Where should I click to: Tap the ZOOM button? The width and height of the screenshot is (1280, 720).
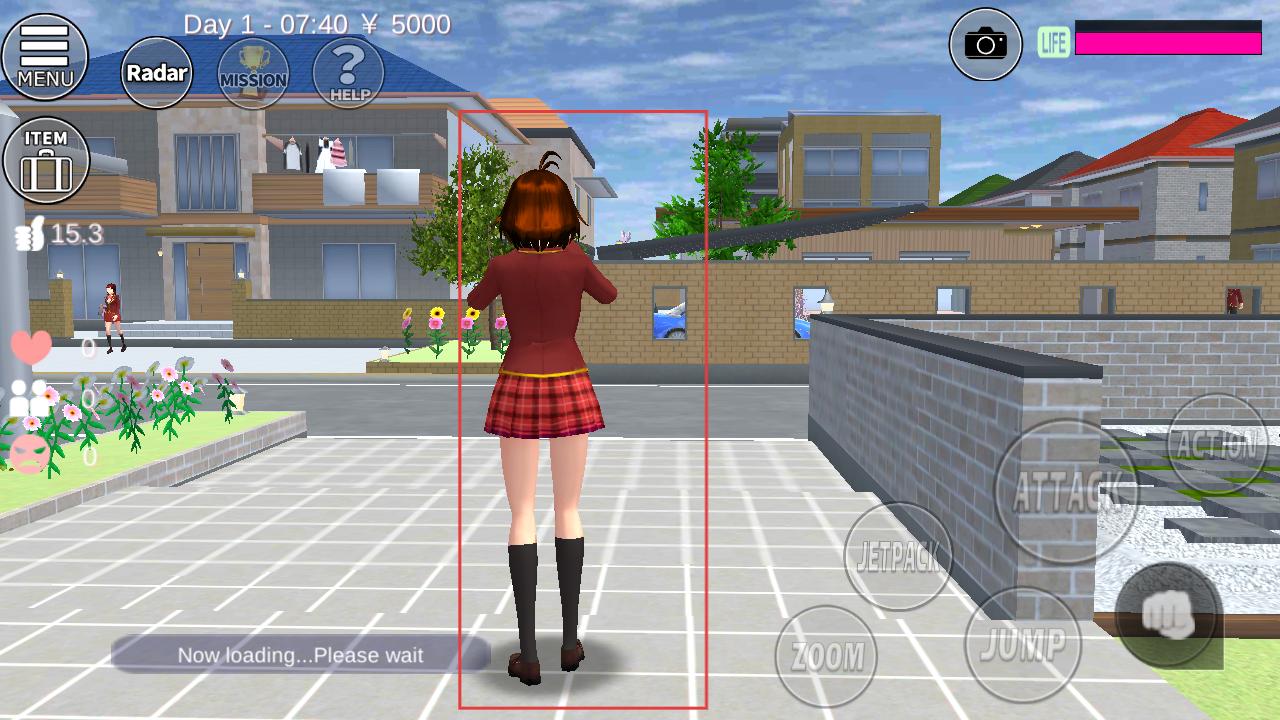[x=826, y=656]
